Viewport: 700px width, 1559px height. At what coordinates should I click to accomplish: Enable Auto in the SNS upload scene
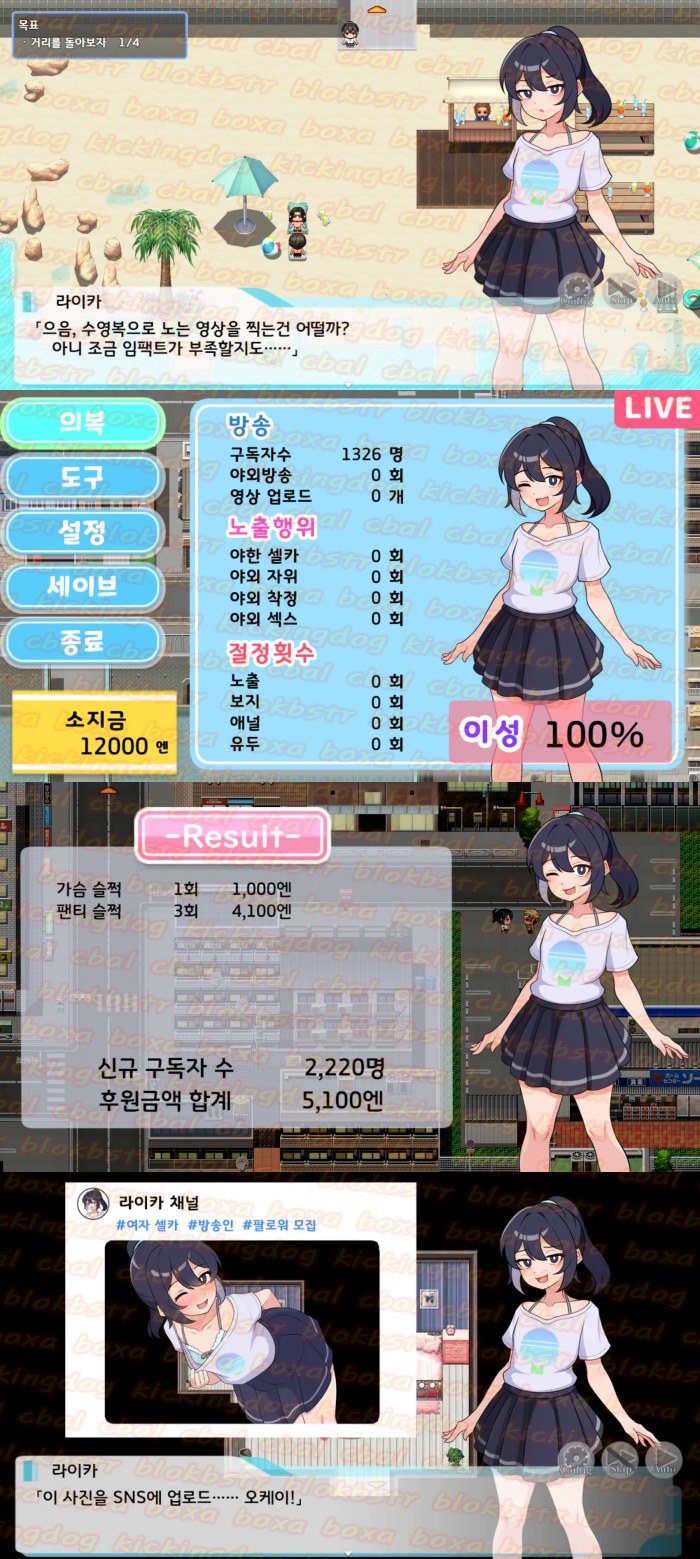click(x=664, y=1460)
